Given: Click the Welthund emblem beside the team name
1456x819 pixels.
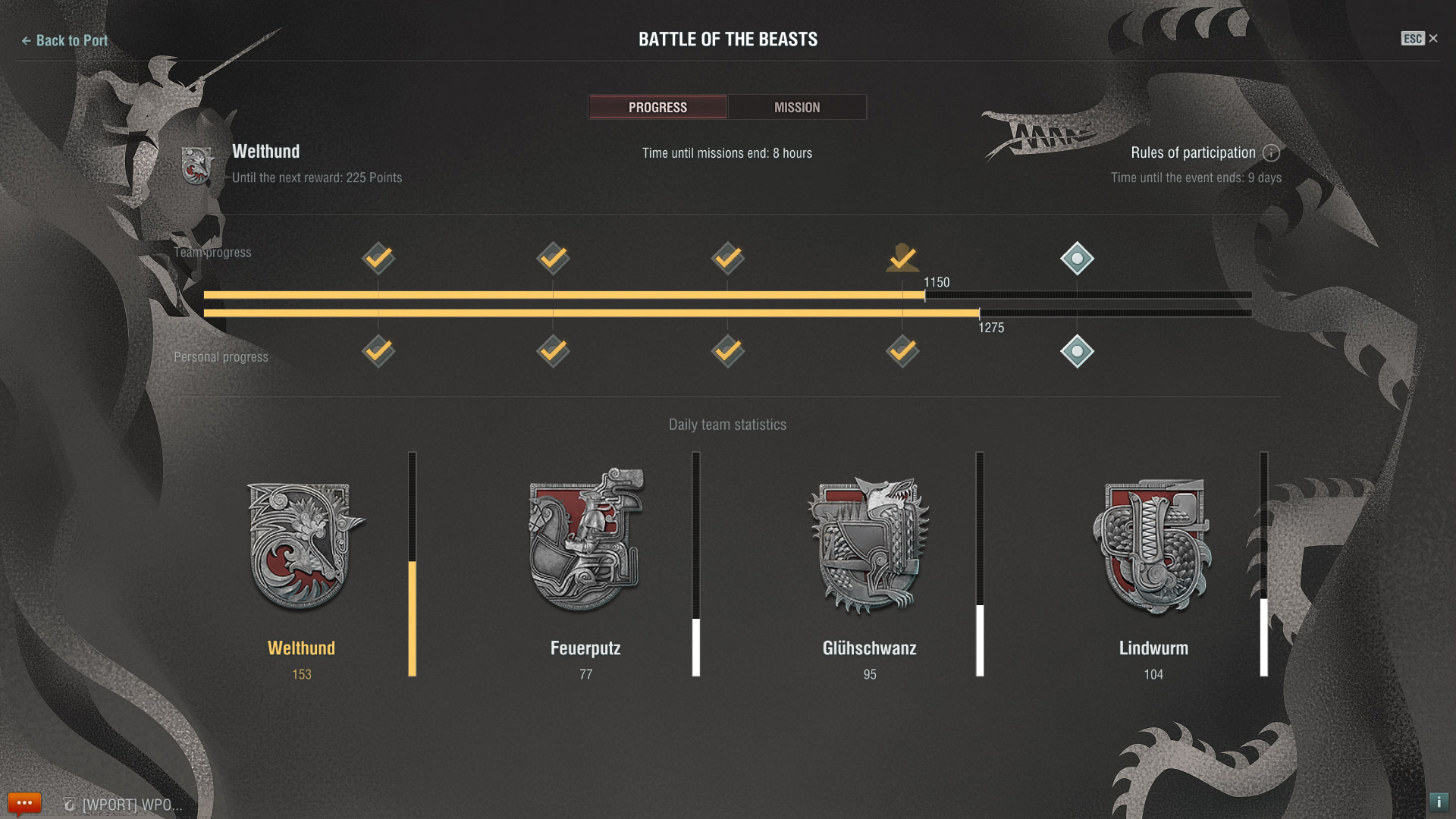Looking at the screenshot, I should (197, 165).
